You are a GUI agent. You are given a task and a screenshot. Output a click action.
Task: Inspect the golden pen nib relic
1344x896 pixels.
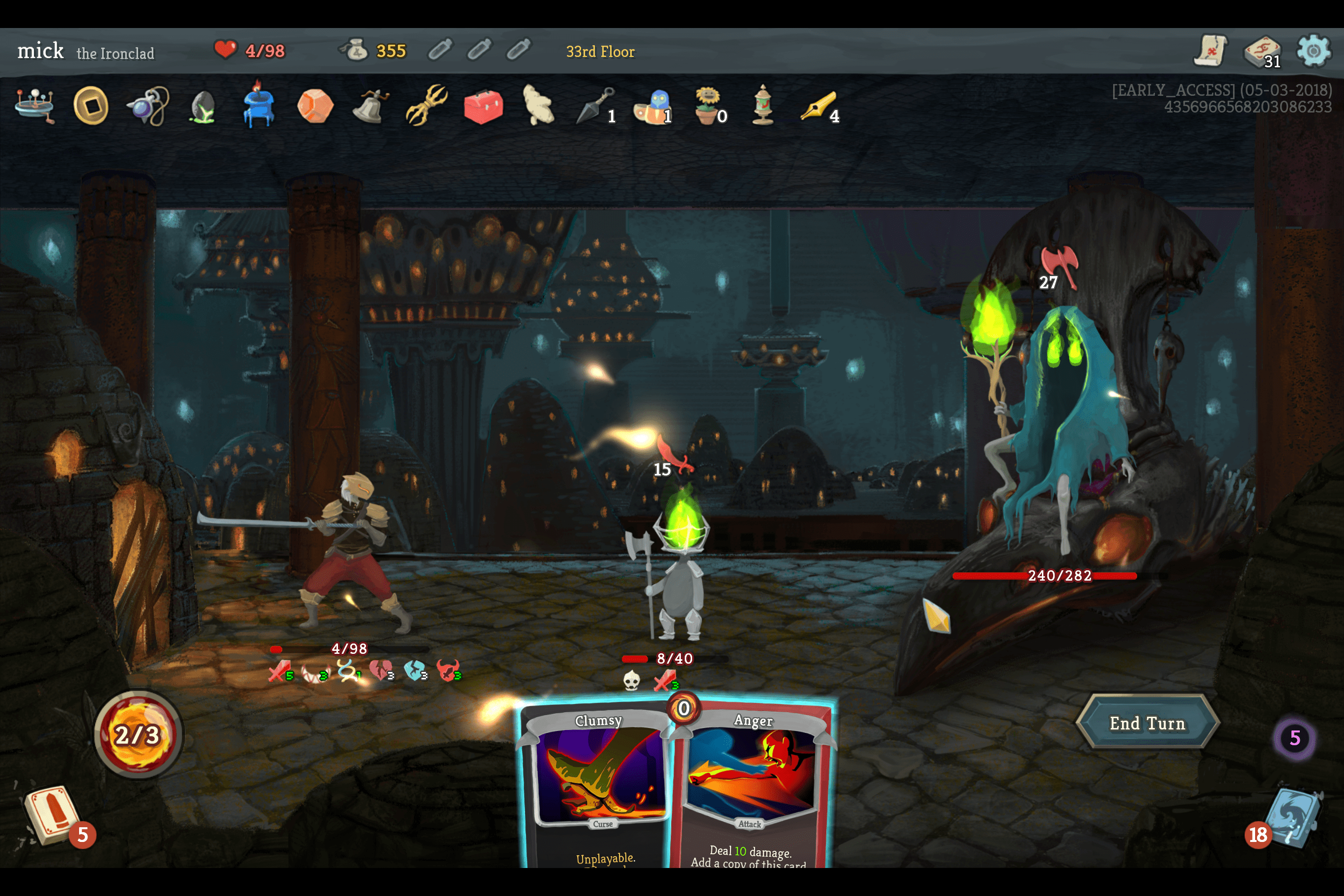[x=818, y=106]
